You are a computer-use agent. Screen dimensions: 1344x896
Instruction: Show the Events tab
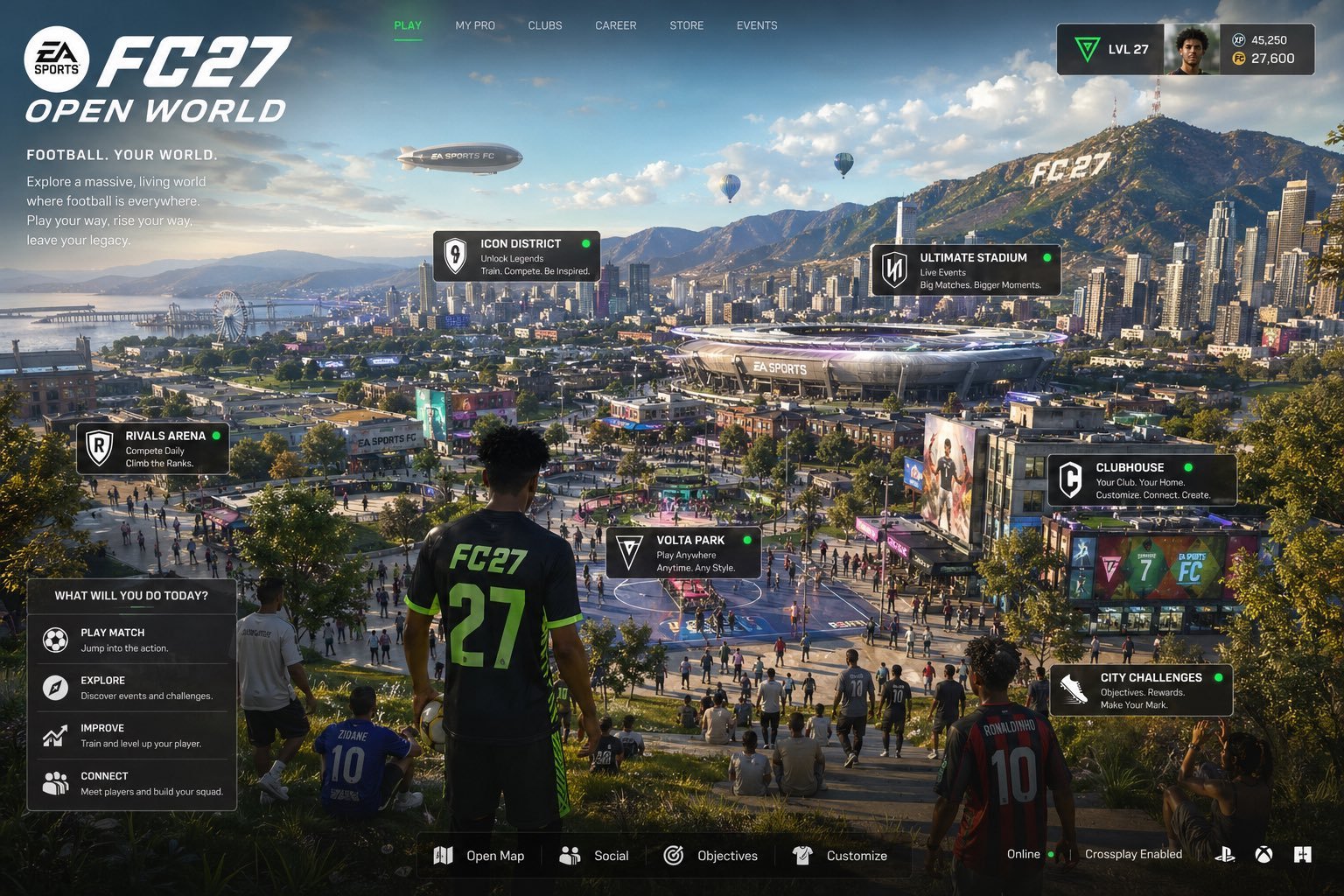pyautogui.click(x=757, y=25)
